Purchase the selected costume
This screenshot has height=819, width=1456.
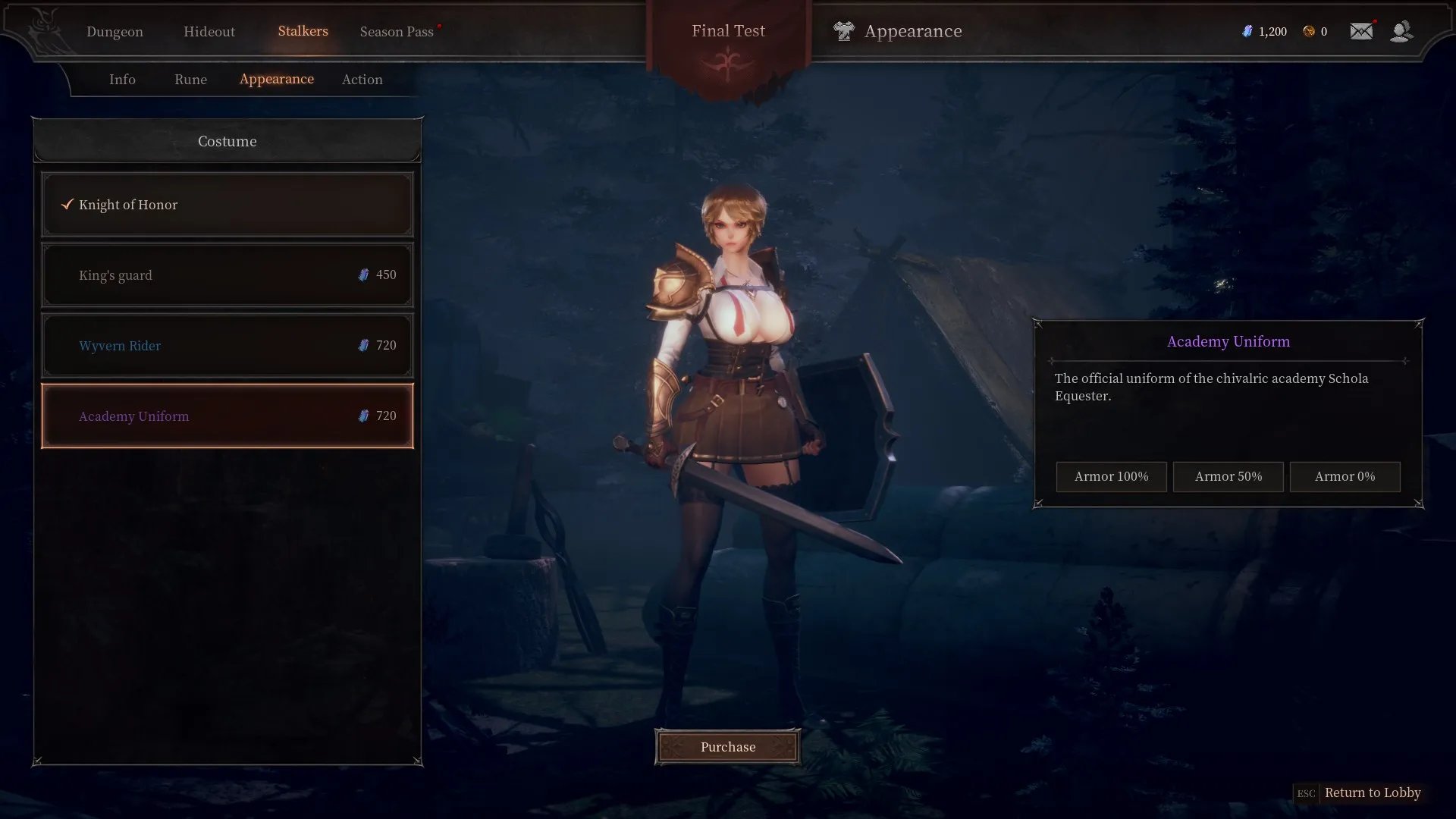pyautogui.click(x=727, y=747)
